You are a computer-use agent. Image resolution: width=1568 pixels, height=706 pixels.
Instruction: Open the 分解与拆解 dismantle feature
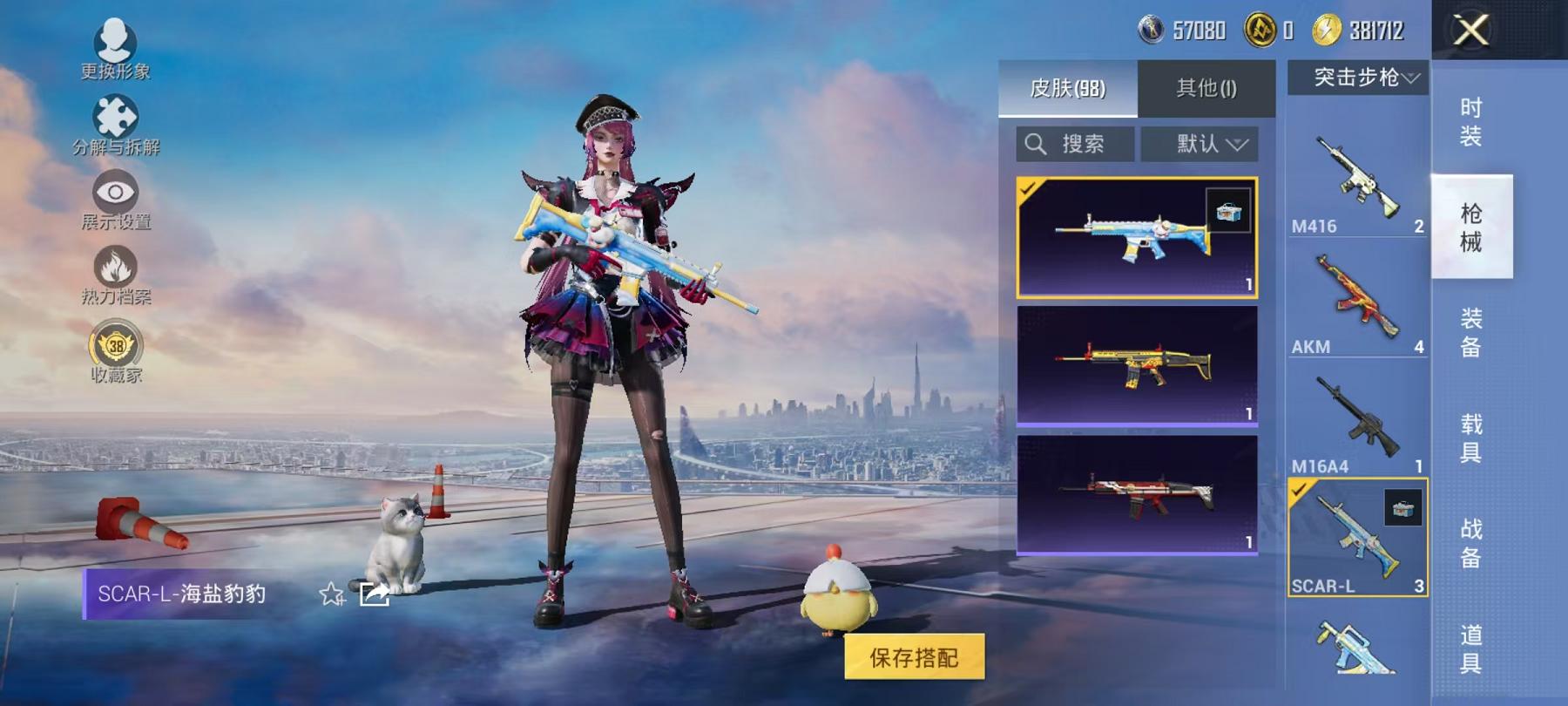pos(118,122)
